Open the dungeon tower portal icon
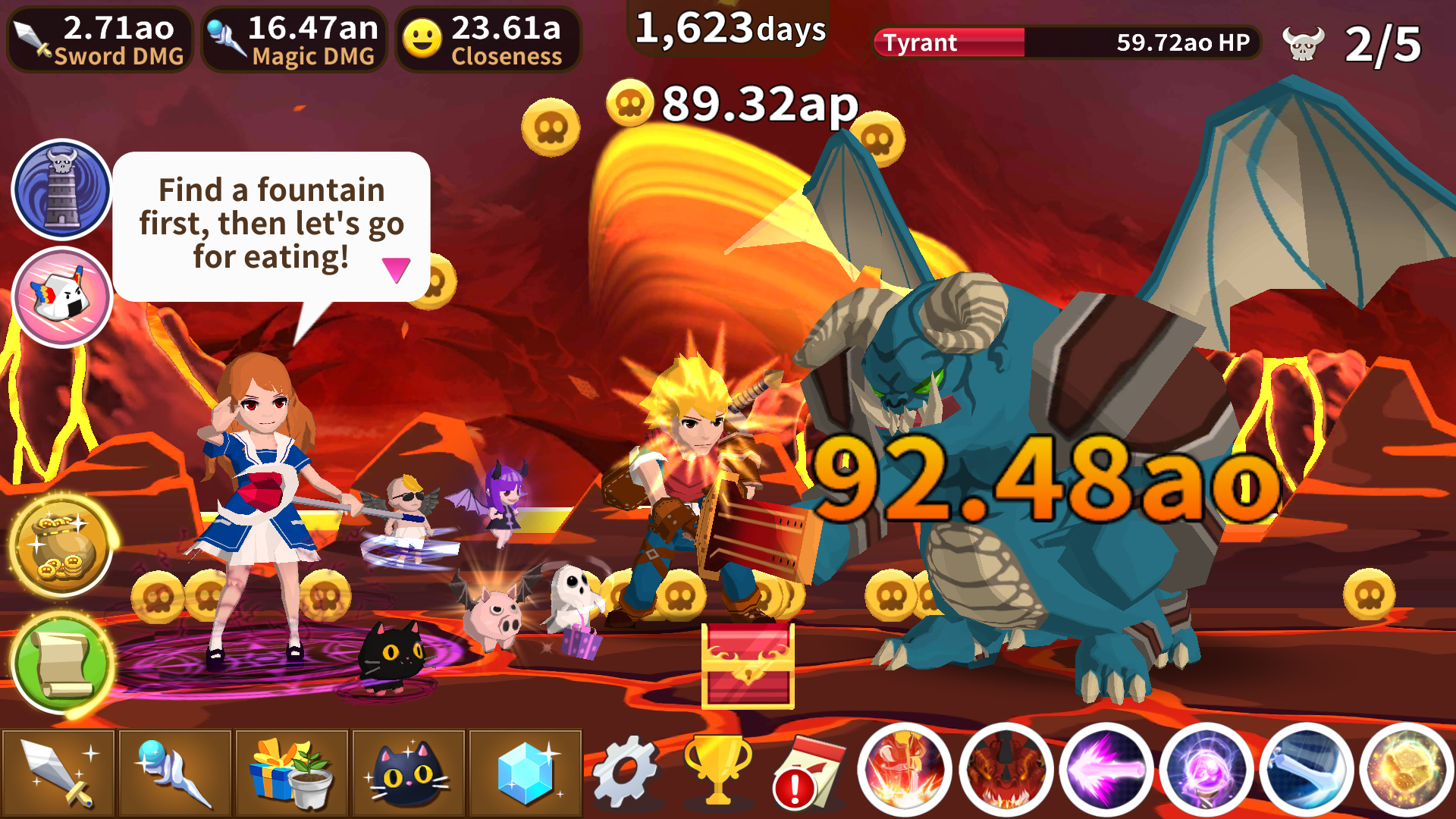Image resolution: width=1456 pixels, height=819 pixels. (x=61, y=189)
